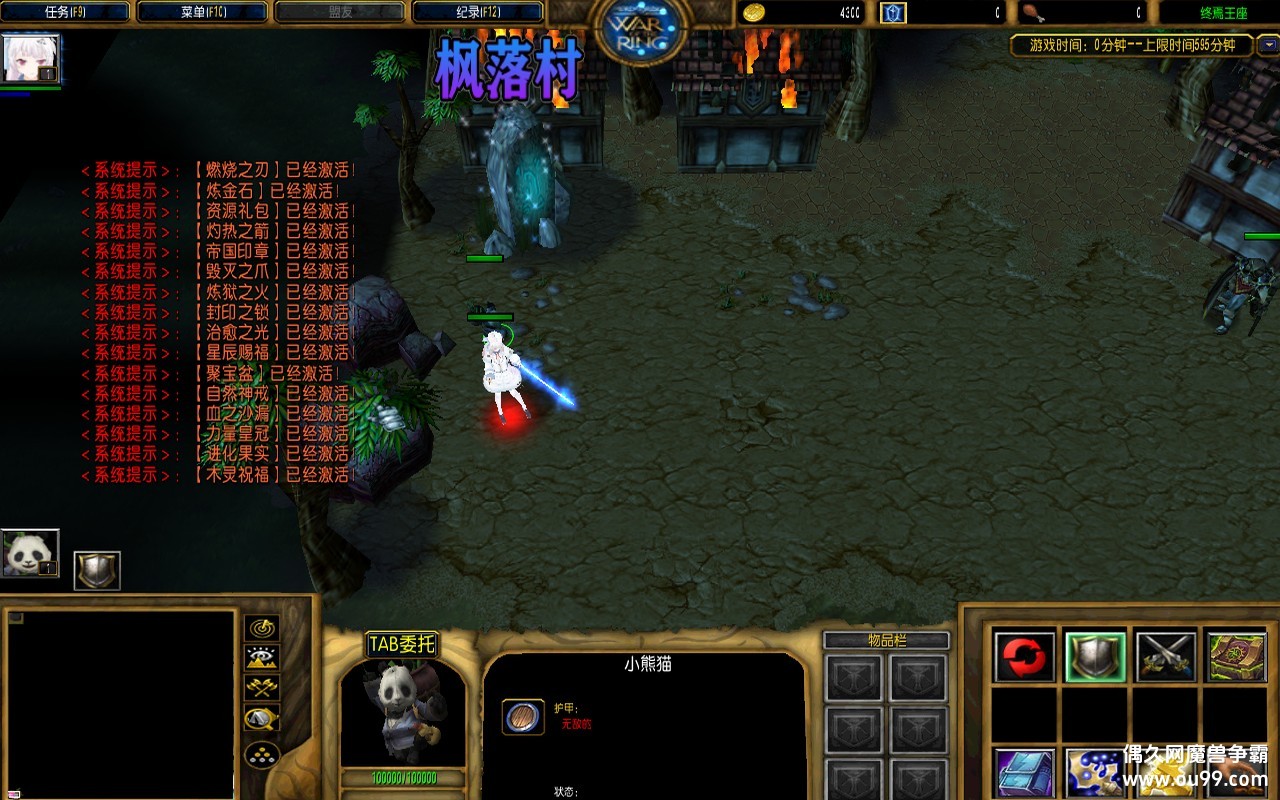Choose the crossed swords attack command
Viewport: 1280px width, 800px height.
pyautogui.click(x=1165, y=657)
